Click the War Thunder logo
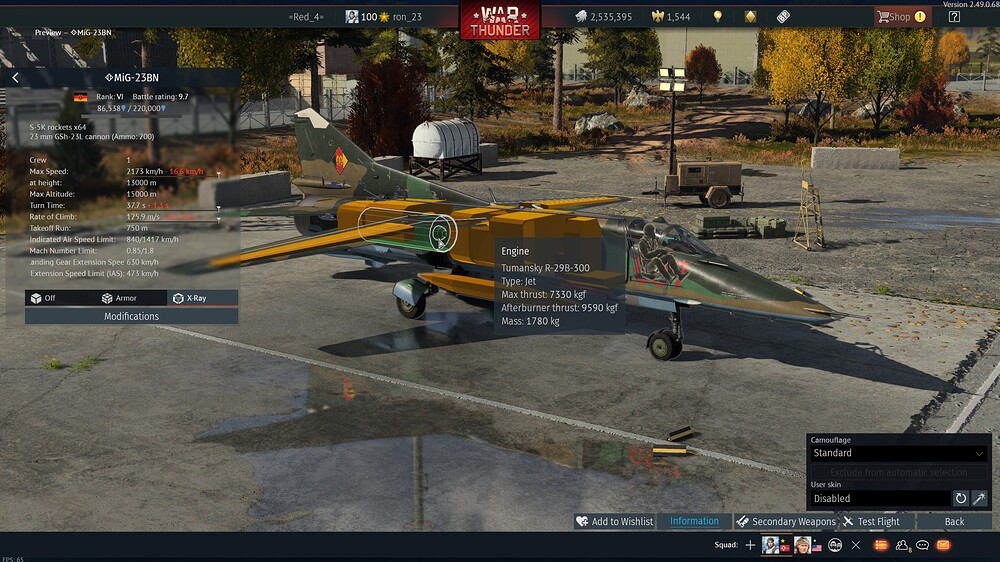The image size is (1000, 562). [500, 18]
